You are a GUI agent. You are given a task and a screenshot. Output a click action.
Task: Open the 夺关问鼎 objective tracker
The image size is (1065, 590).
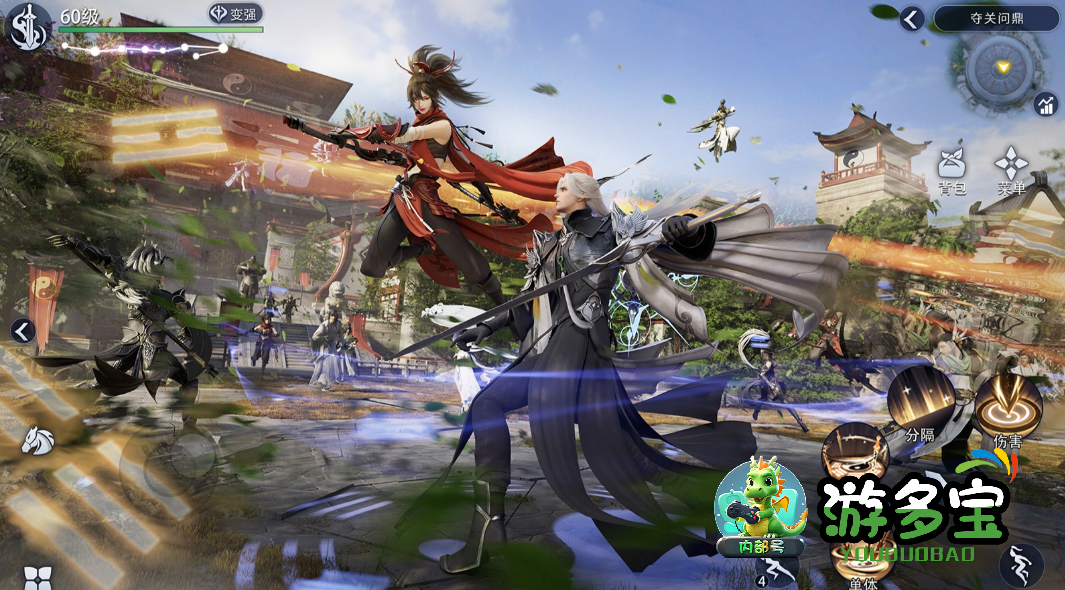click(x=996, y=18)
